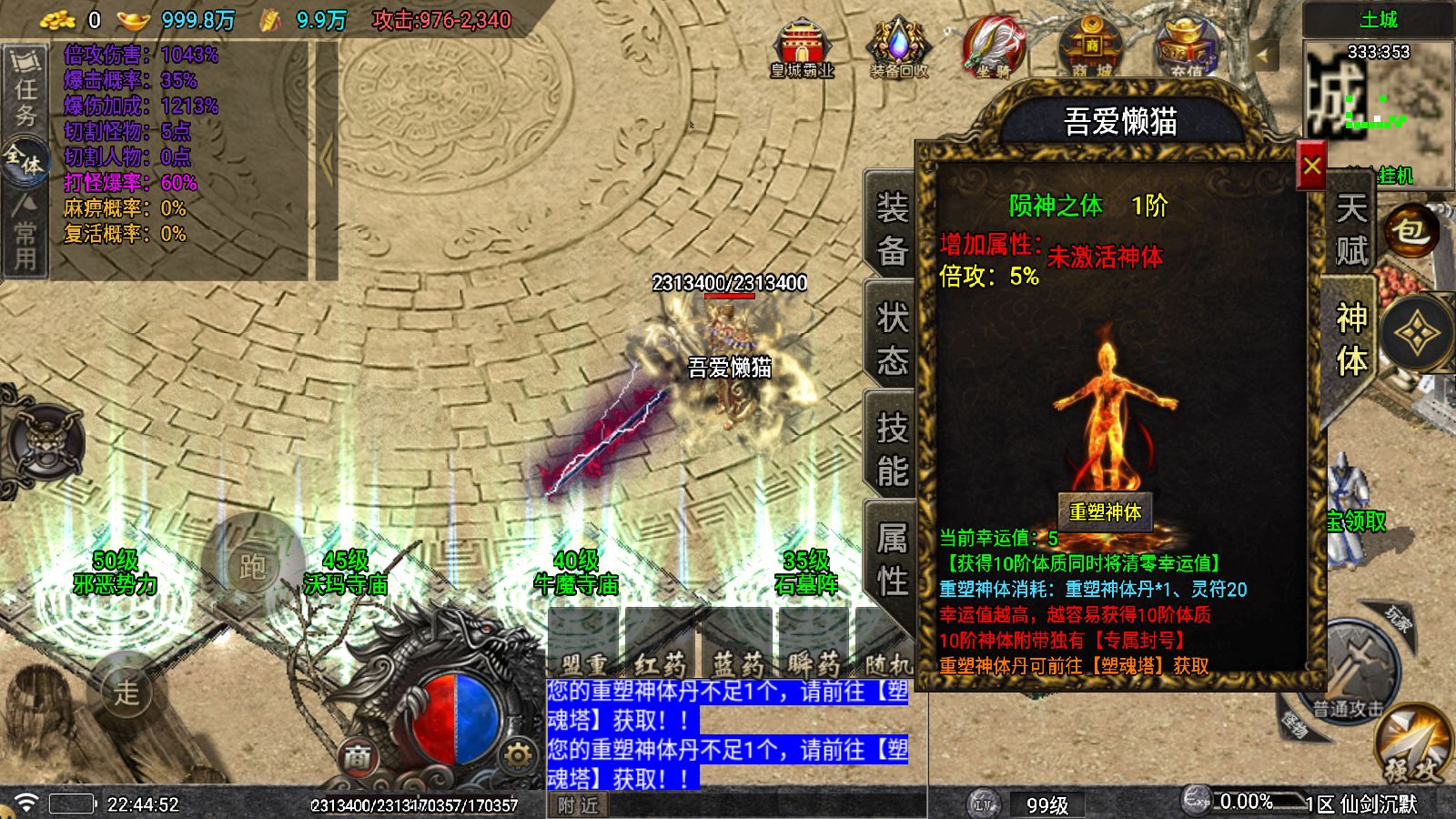
Task: Open the 商城 shop icon
Action: coord(1091,48)
